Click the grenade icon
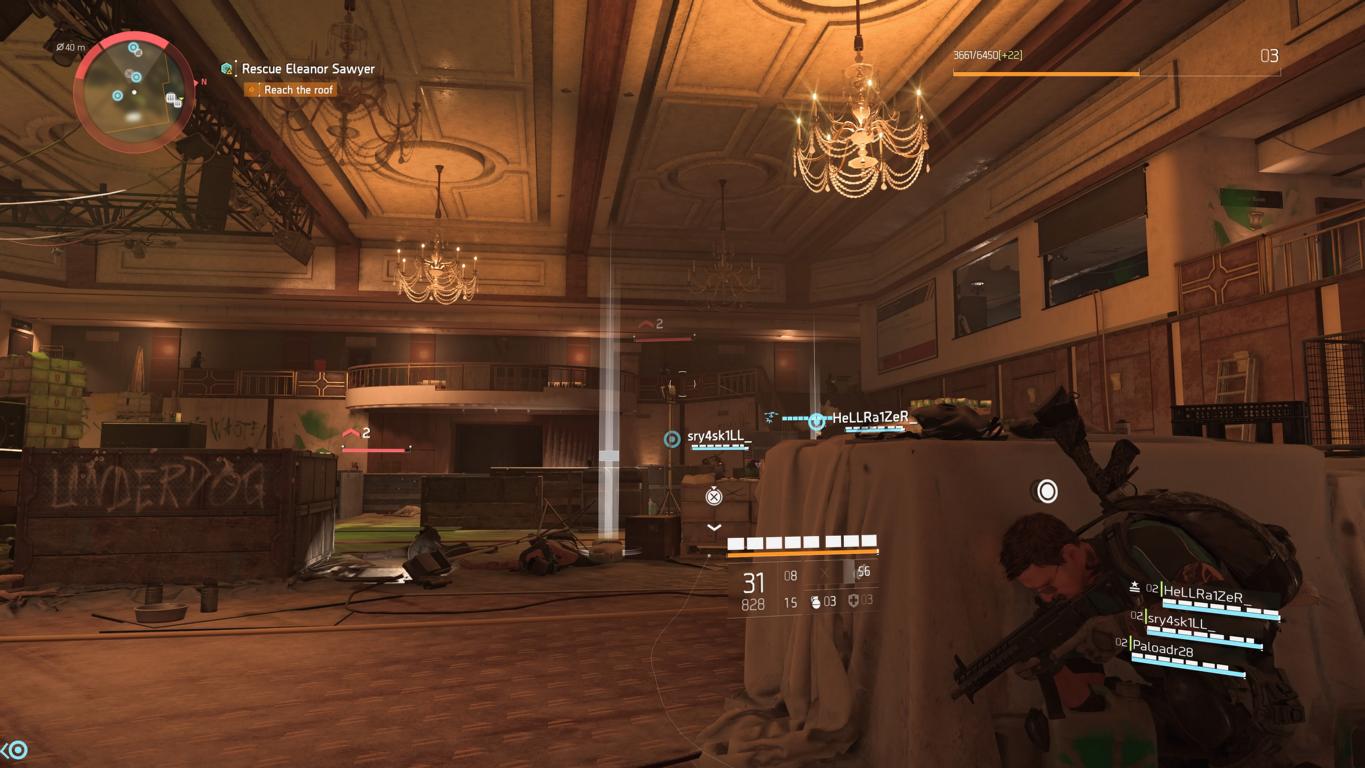1365x768 pixels. (815, 601)
